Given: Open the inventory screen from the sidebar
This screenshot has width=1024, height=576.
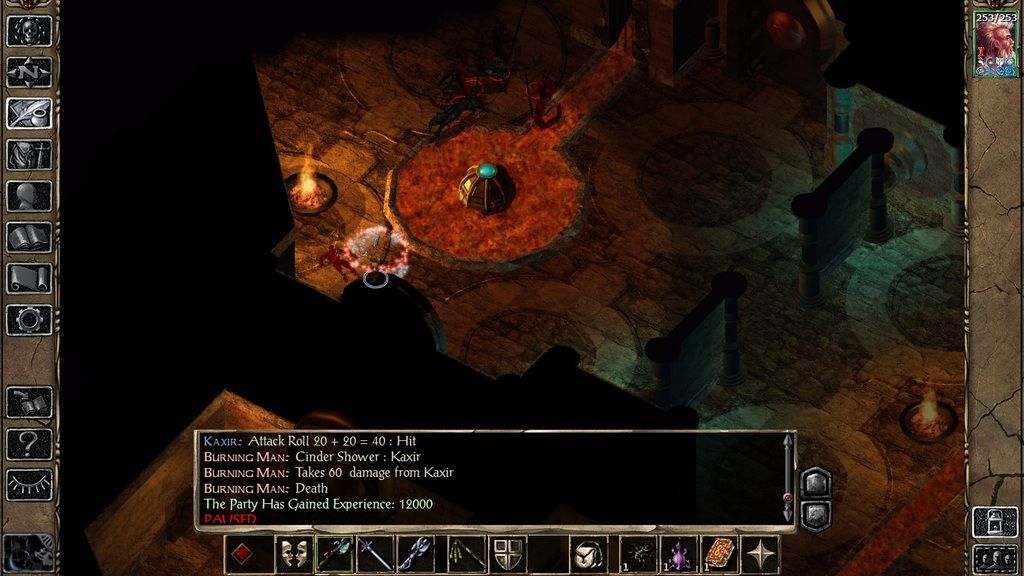Looking at the screenshot, I should [29, 154].
